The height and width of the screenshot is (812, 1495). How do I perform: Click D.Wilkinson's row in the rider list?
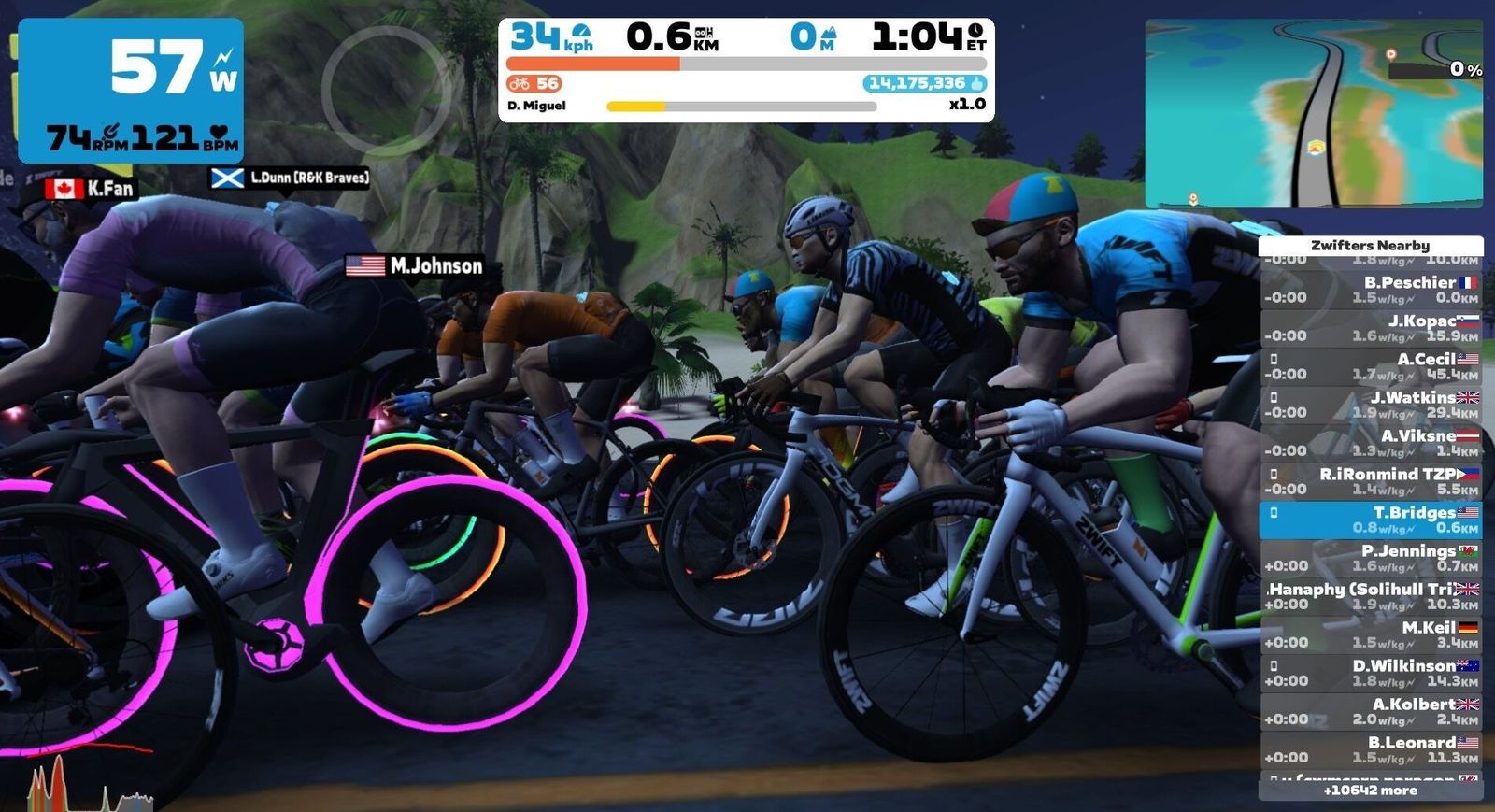1371,673
